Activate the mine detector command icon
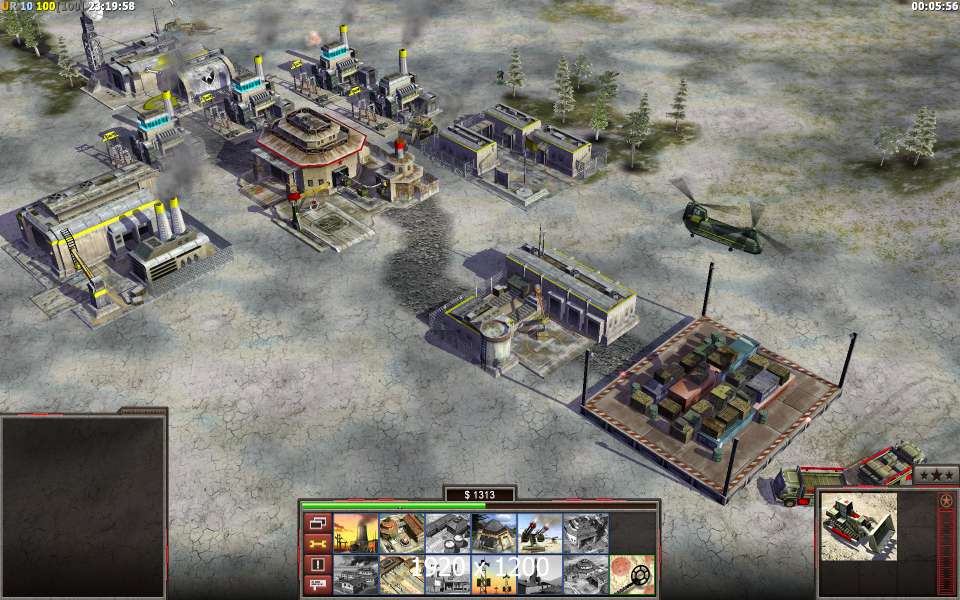Image resolution: width=960 pixels, height=600 pixels. 631,575
